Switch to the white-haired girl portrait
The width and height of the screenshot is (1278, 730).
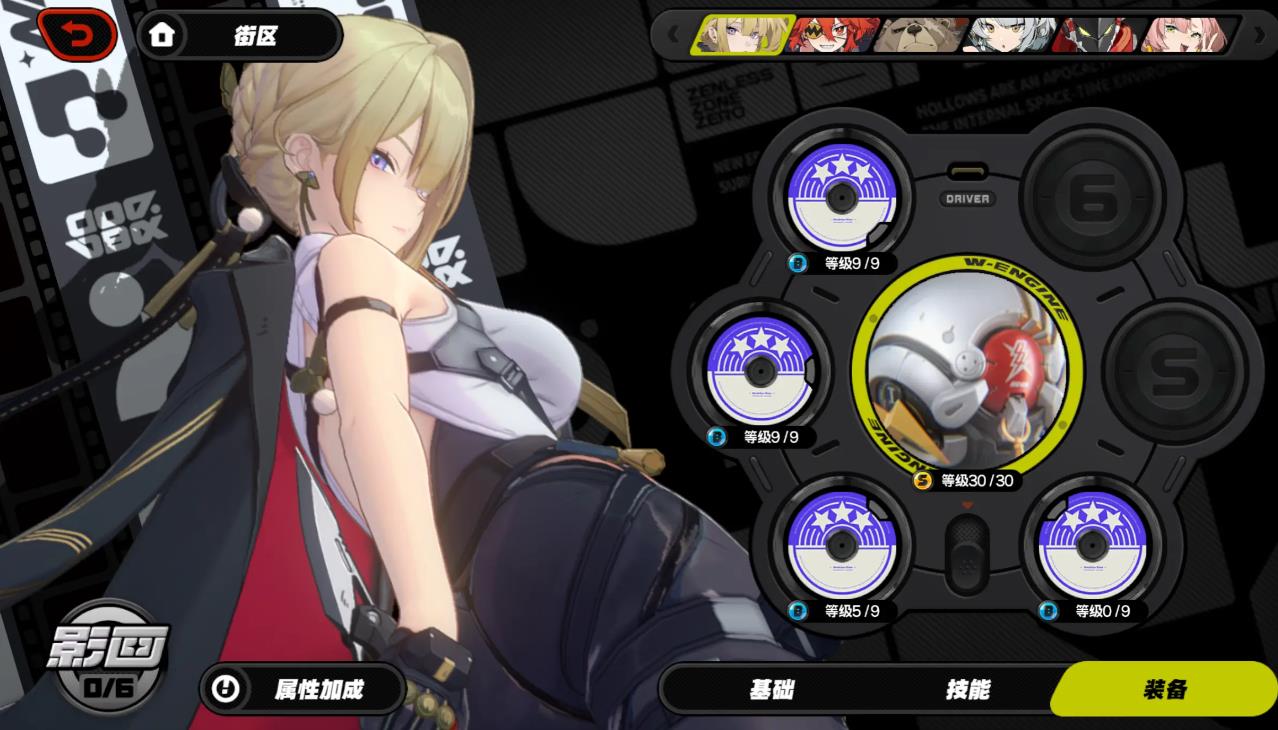(x=1008, y=36)
